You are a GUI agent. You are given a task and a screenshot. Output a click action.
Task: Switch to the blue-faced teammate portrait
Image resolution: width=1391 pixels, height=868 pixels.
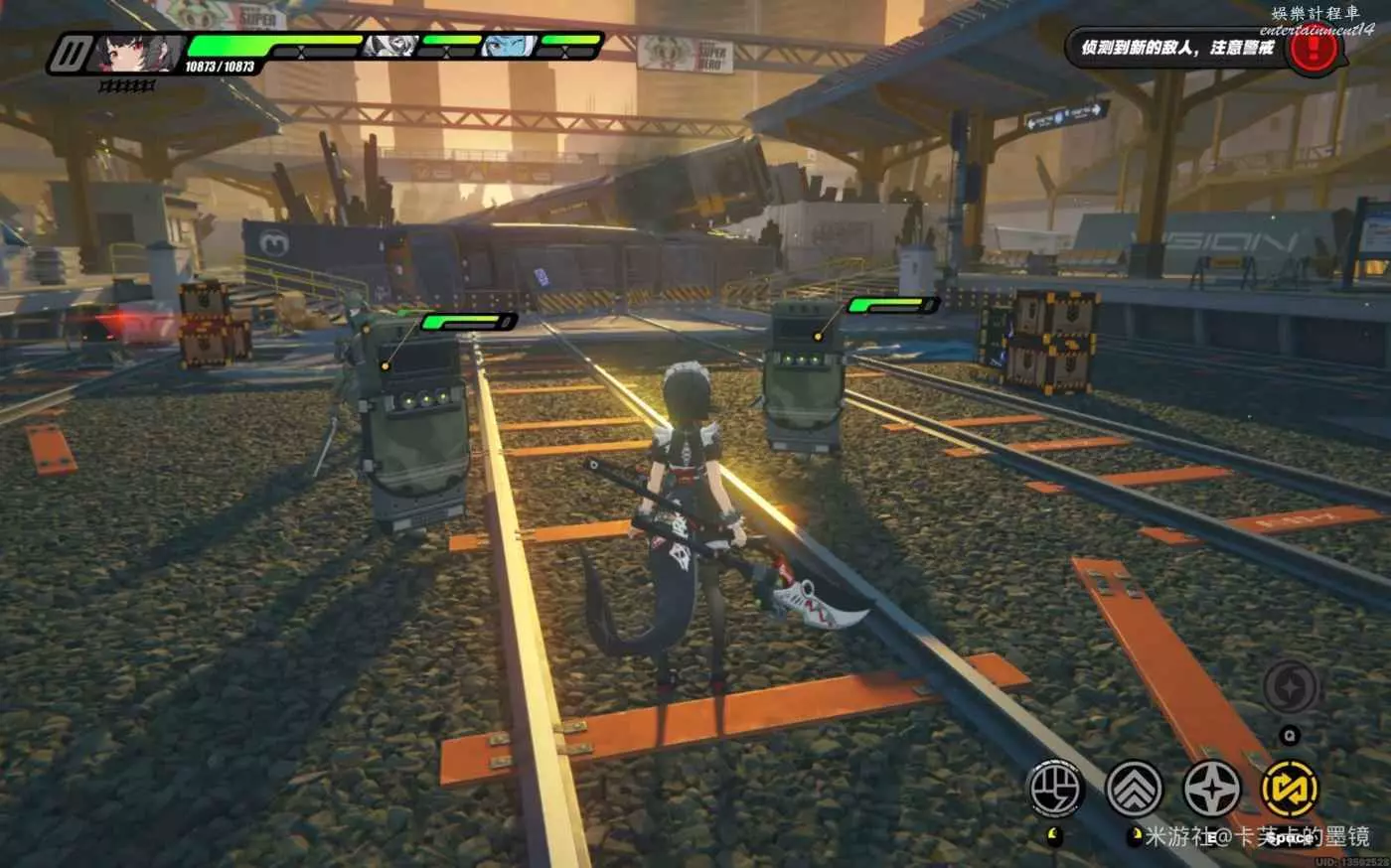tap(507, 45)
